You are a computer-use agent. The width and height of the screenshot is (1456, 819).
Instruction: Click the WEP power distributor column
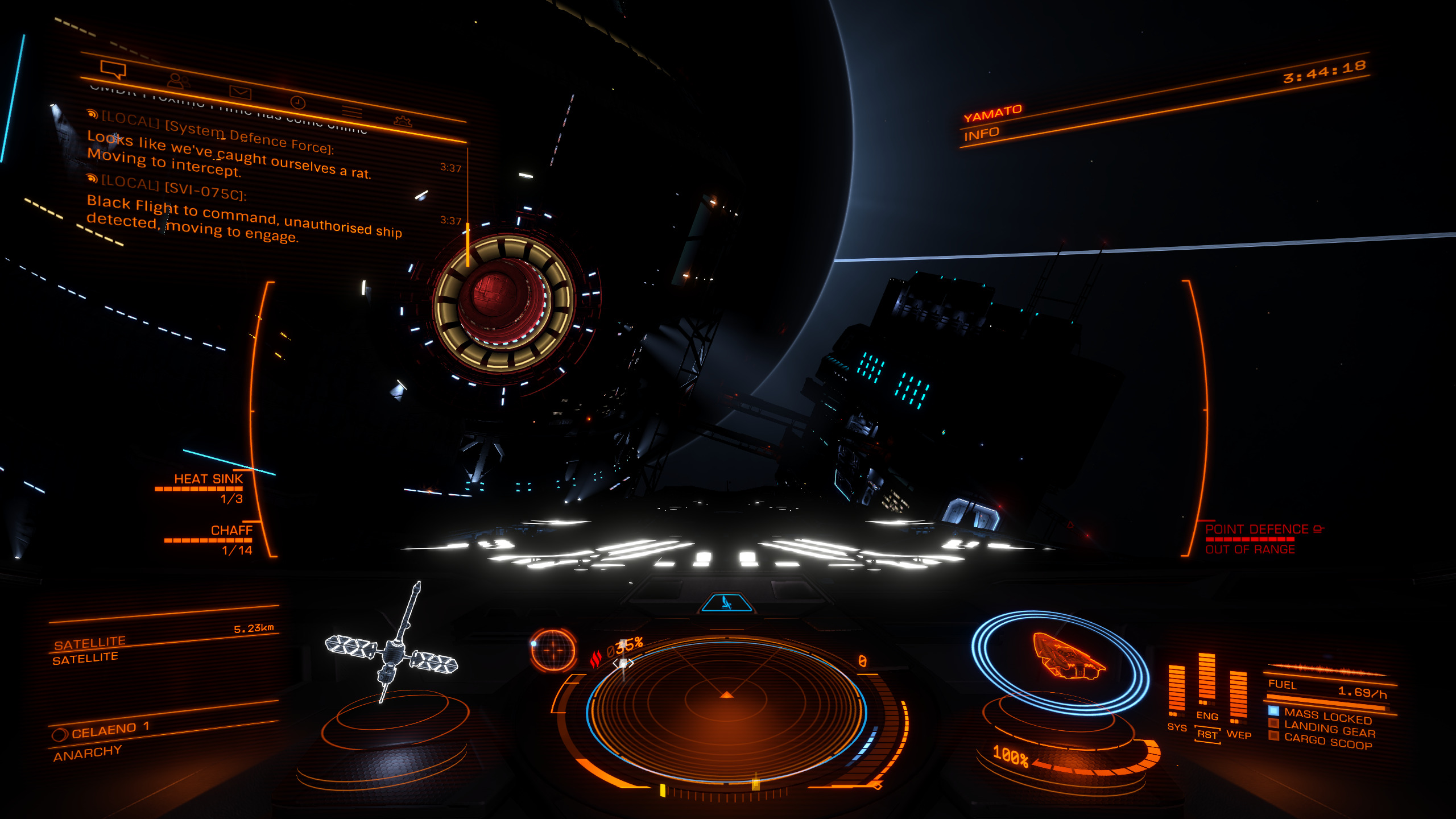click(1238, 697)
